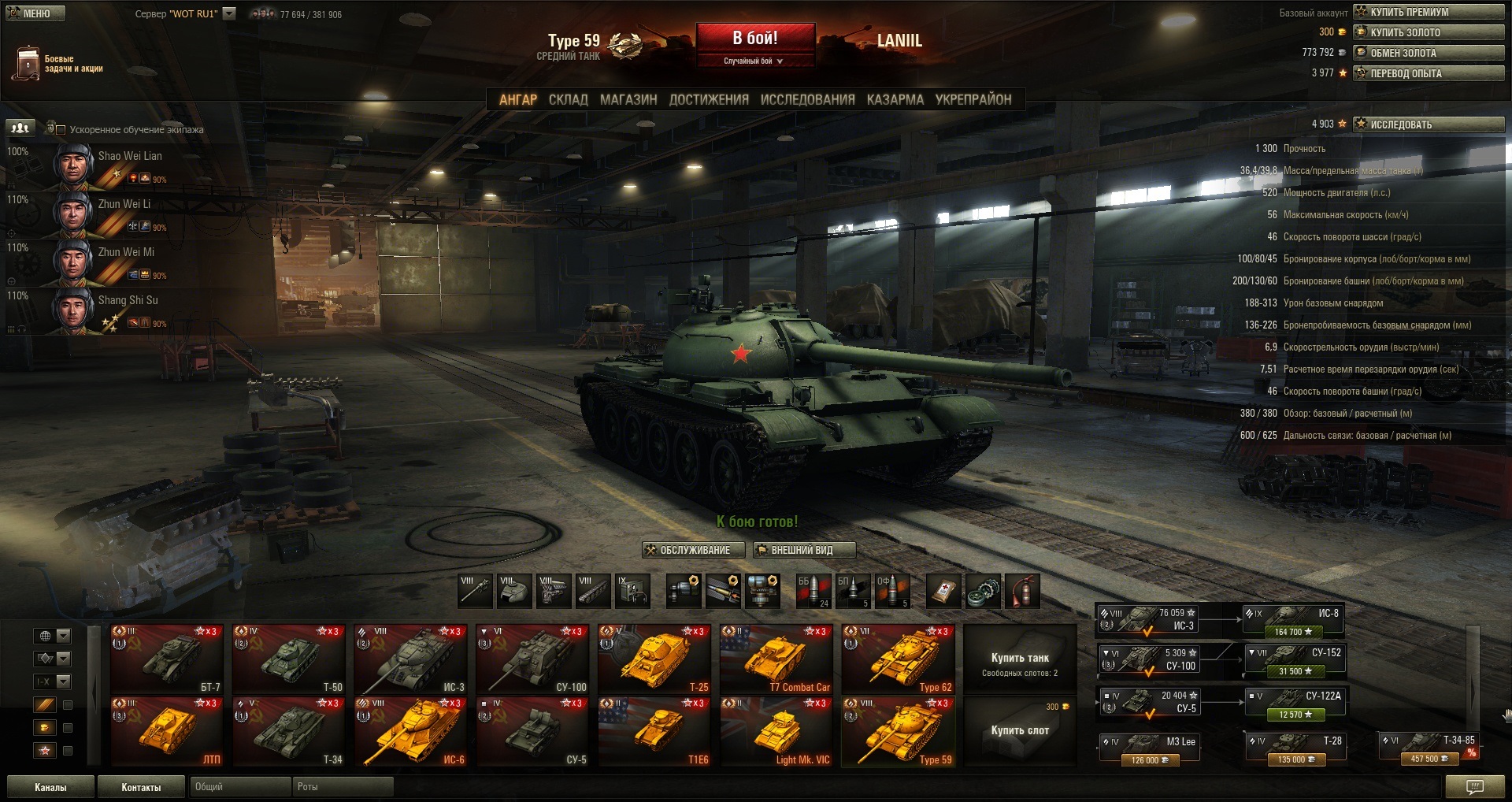Open ОБМЕН ЗОЛОТА exchange
Viewport: 1512px width, 802px height.
point(1428,53)
